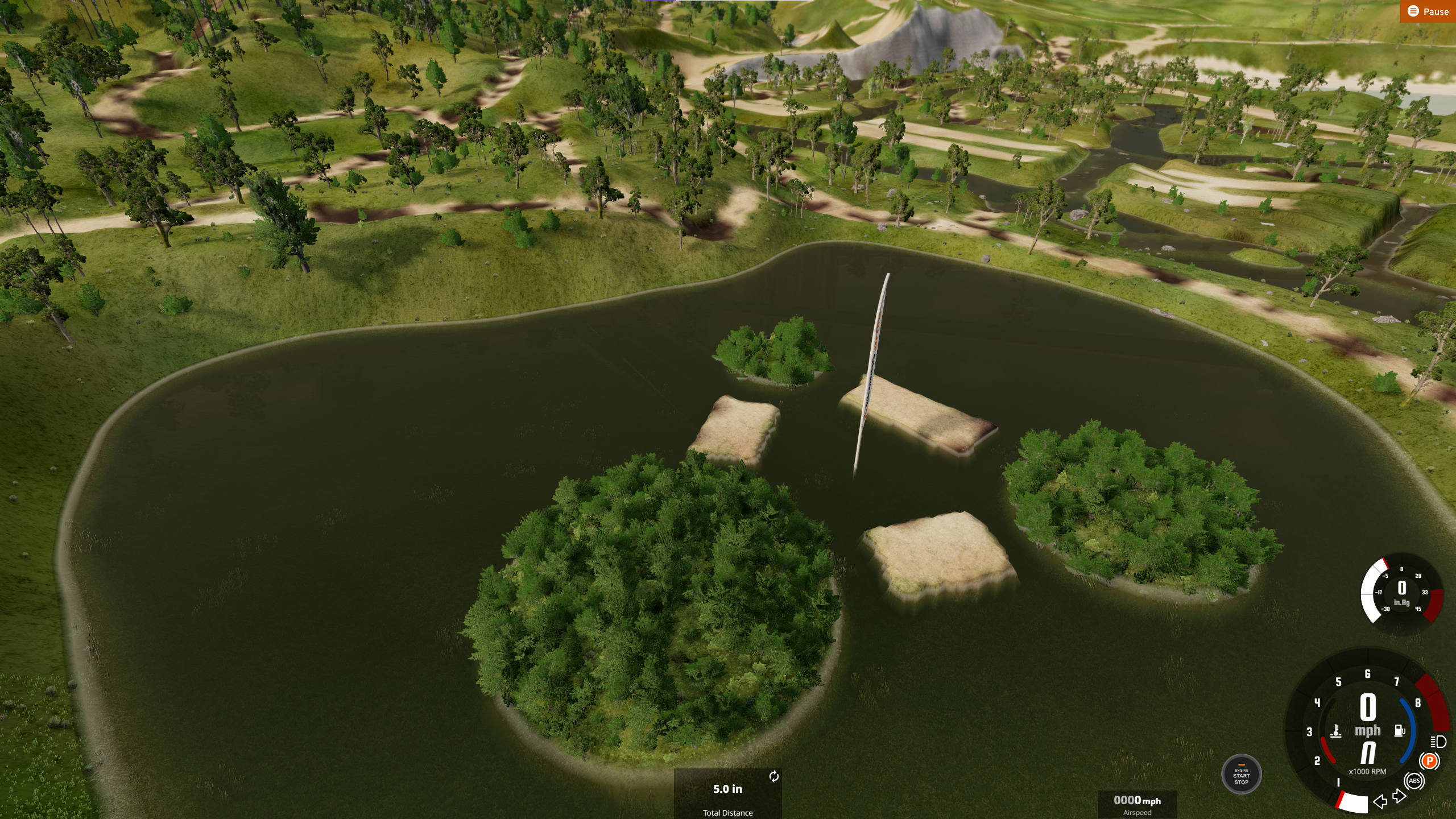Screen dimensions: 1456x819
Task: Toggle the Engine Start Stop button
Action: (1241, 775)
